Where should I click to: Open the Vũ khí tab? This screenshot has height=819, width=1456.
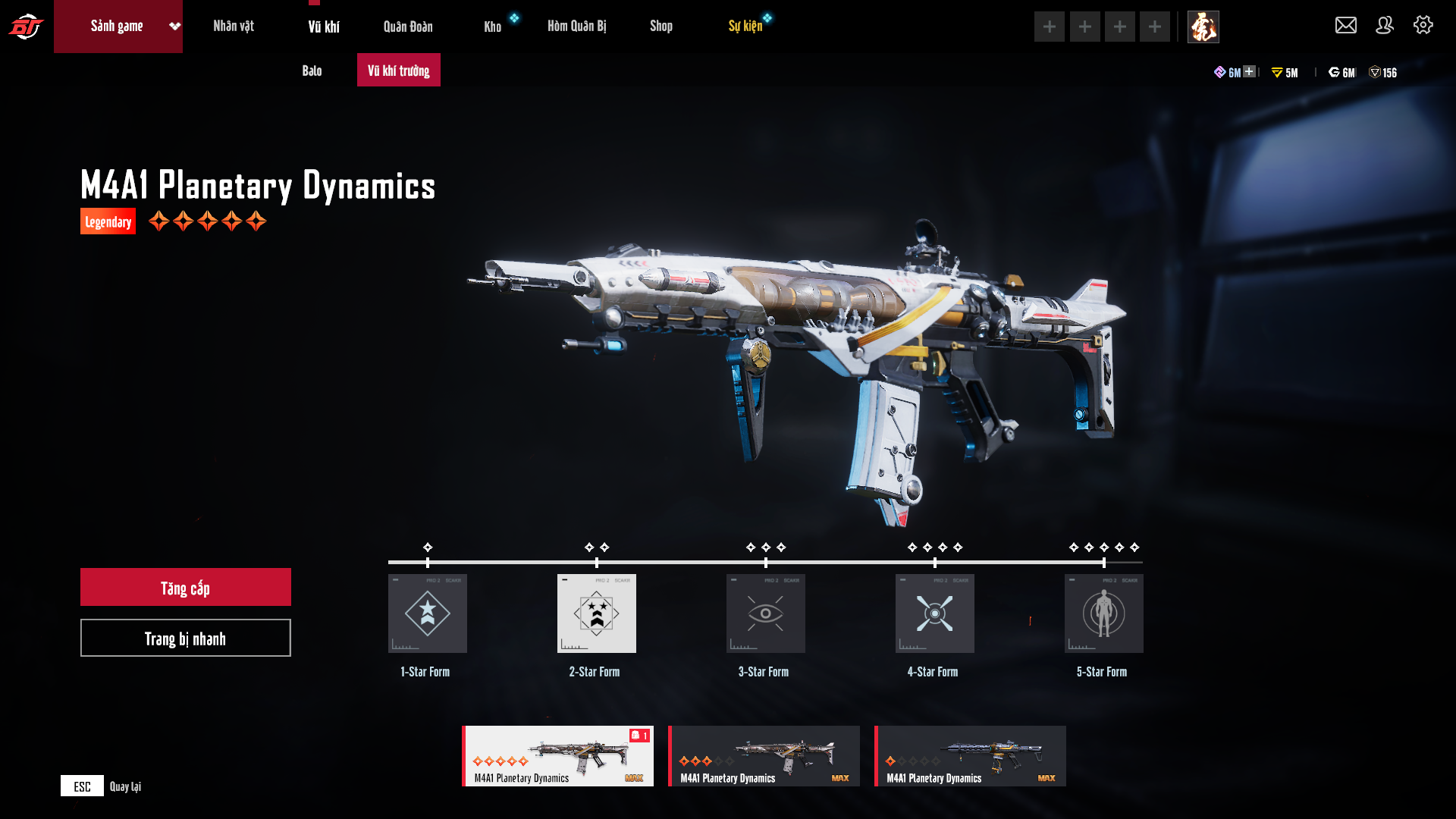(324, 27)
